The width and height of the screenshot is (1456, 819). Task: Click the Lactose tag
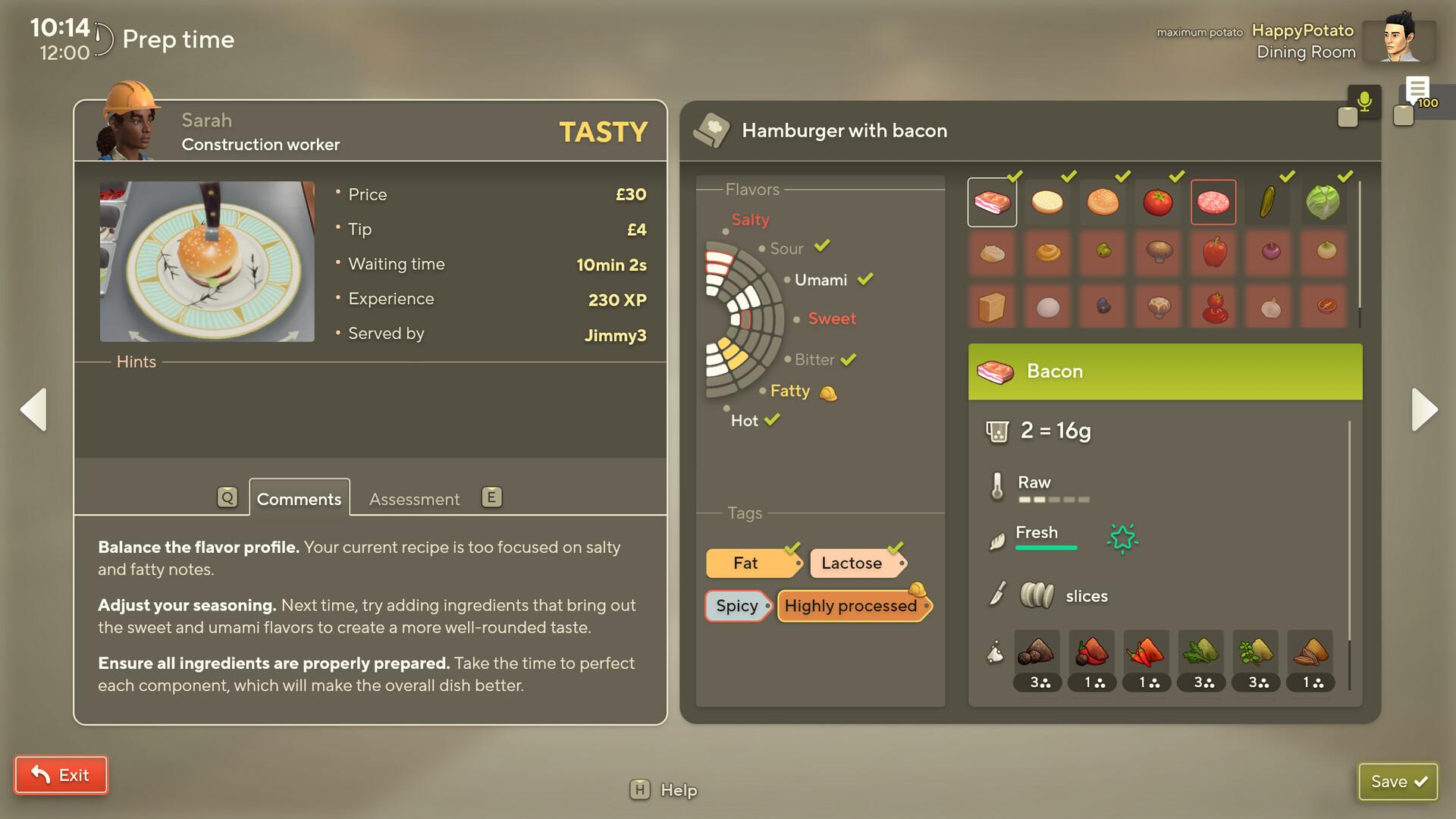852,563
